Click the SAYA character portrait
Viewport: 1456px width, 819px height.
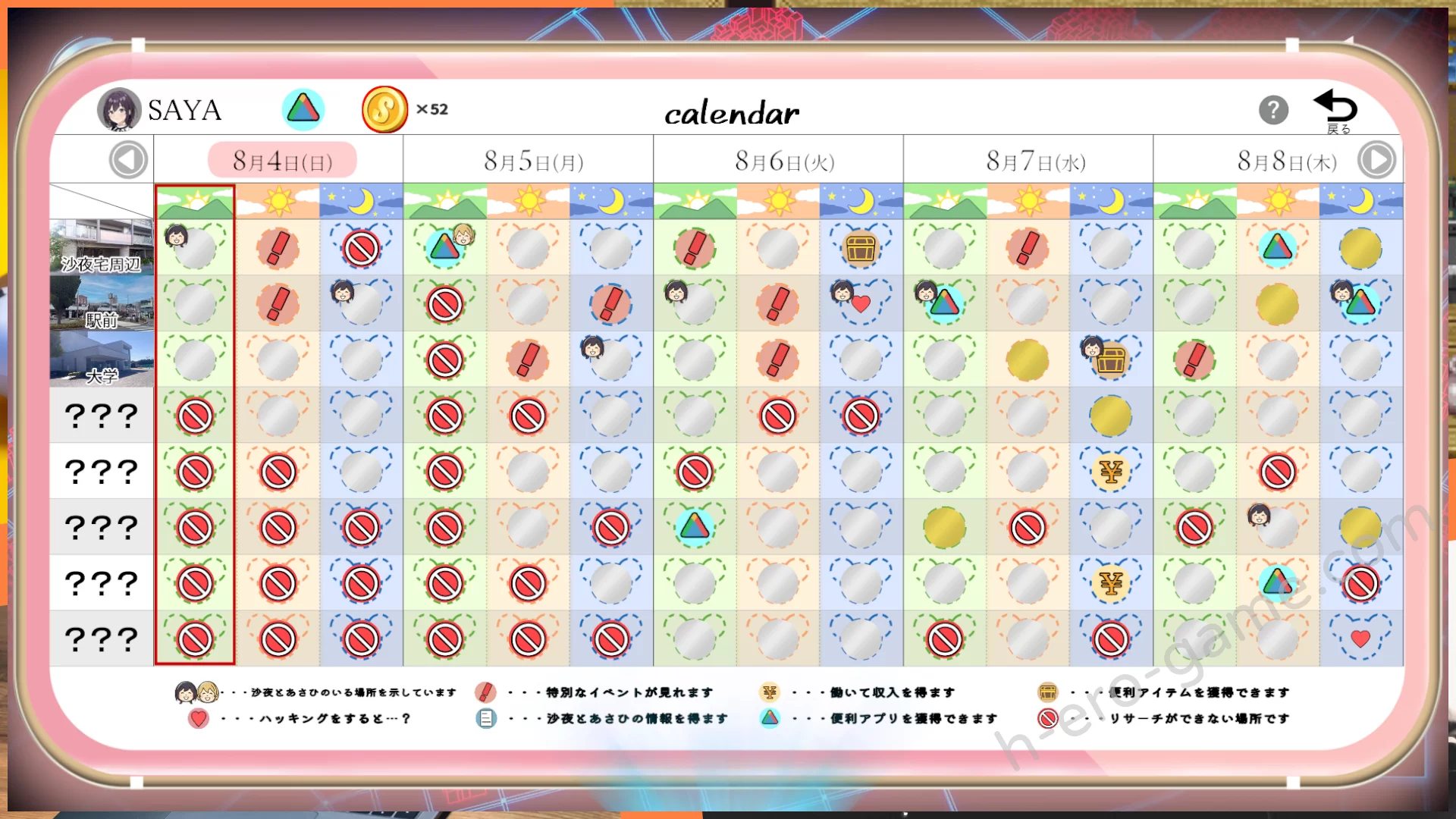coord(119,110)
